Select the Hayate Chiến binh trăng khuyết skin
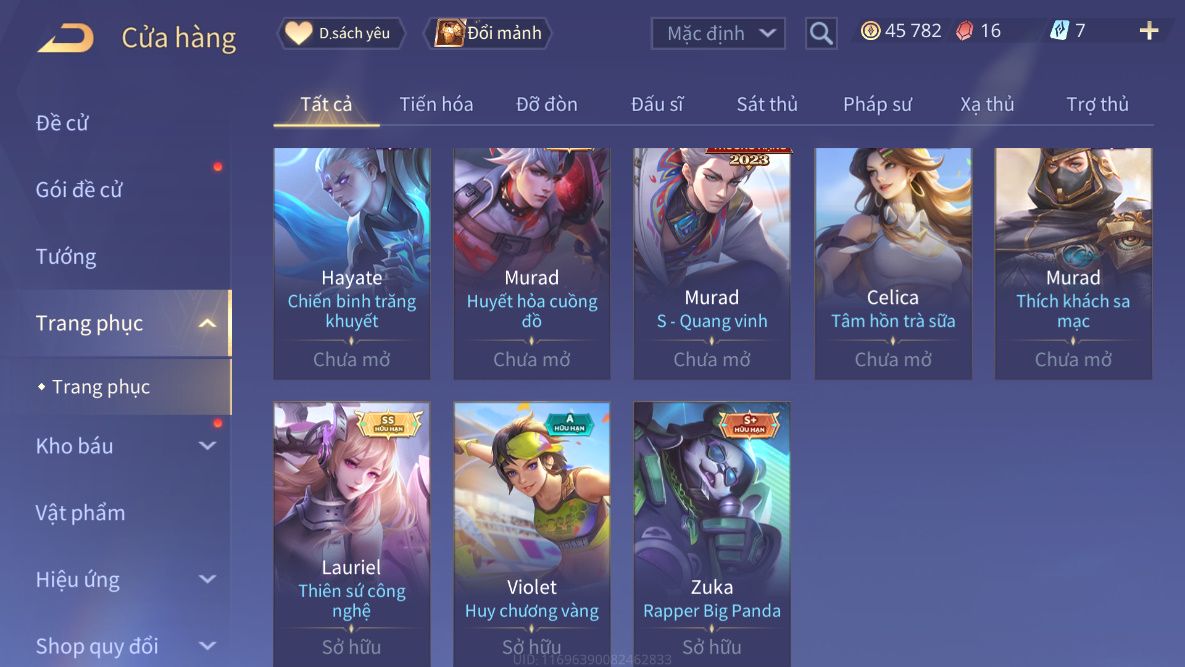This screenshot has height=667, width=1185. (352, 262)
